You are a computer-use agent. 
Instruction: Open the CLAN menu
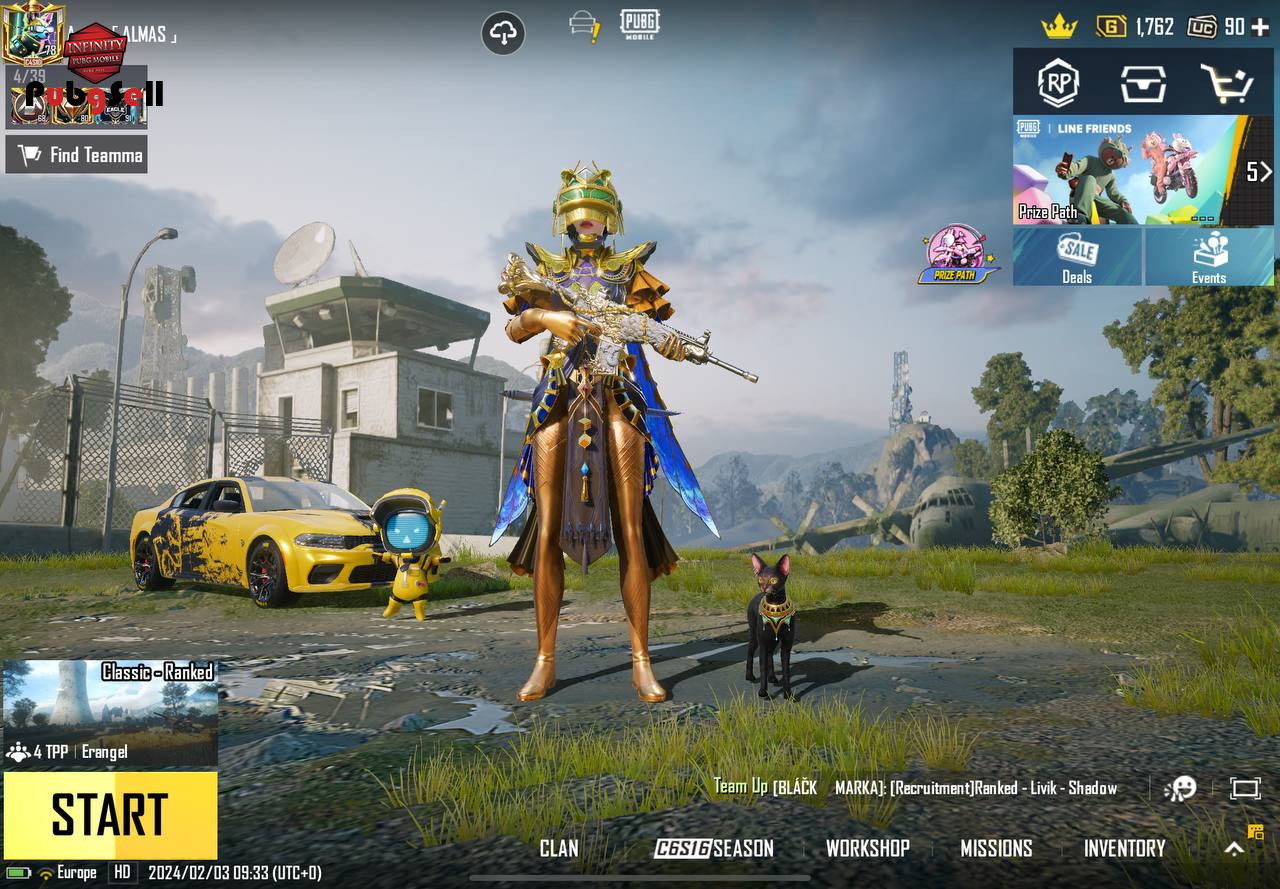(x=559, y=848)
